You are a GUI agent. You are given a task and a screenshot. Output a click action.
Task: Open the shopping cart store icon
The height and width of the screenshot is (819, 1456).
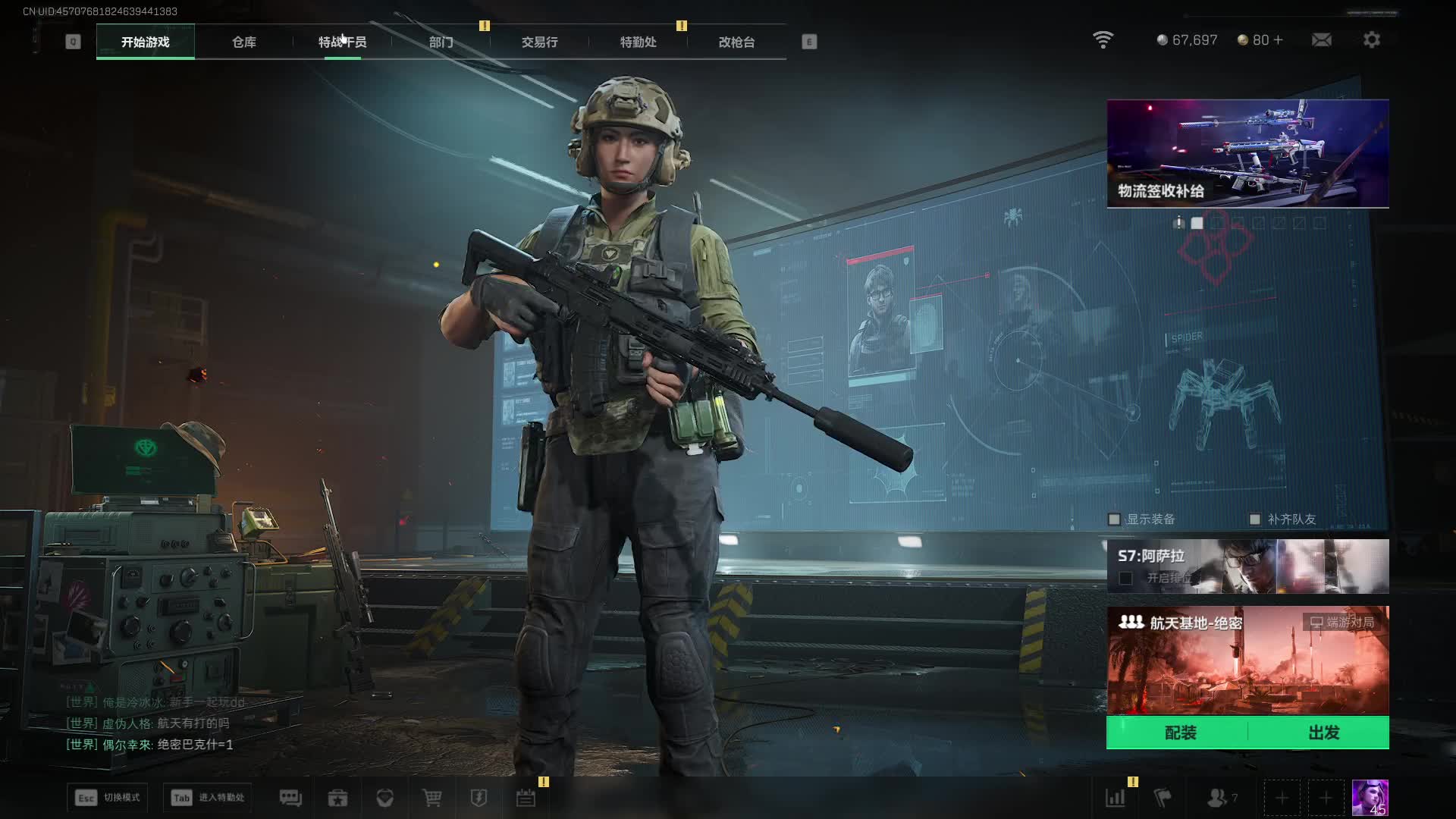[x=432, y=798]
